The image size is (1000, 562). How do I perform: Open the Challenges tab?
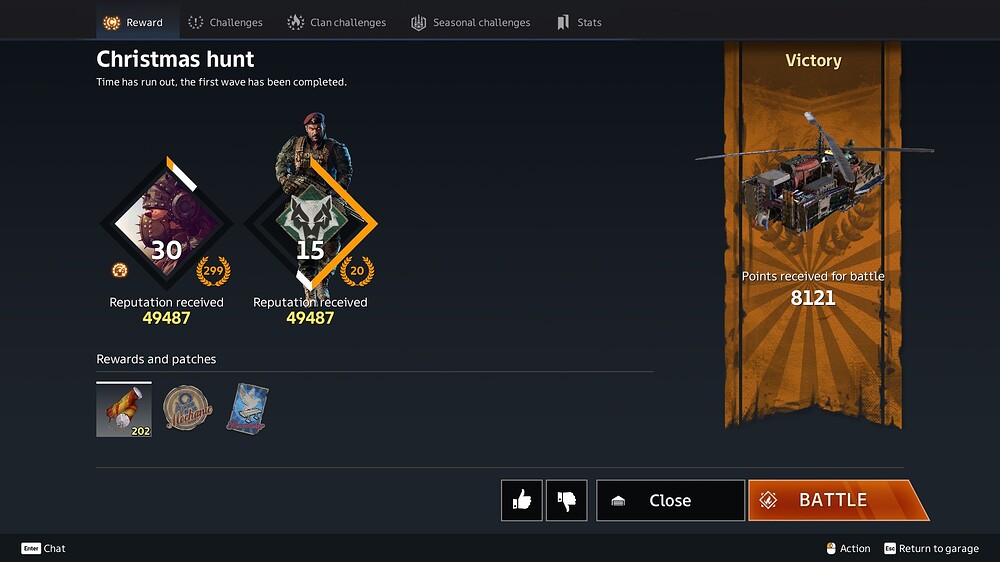225,22
